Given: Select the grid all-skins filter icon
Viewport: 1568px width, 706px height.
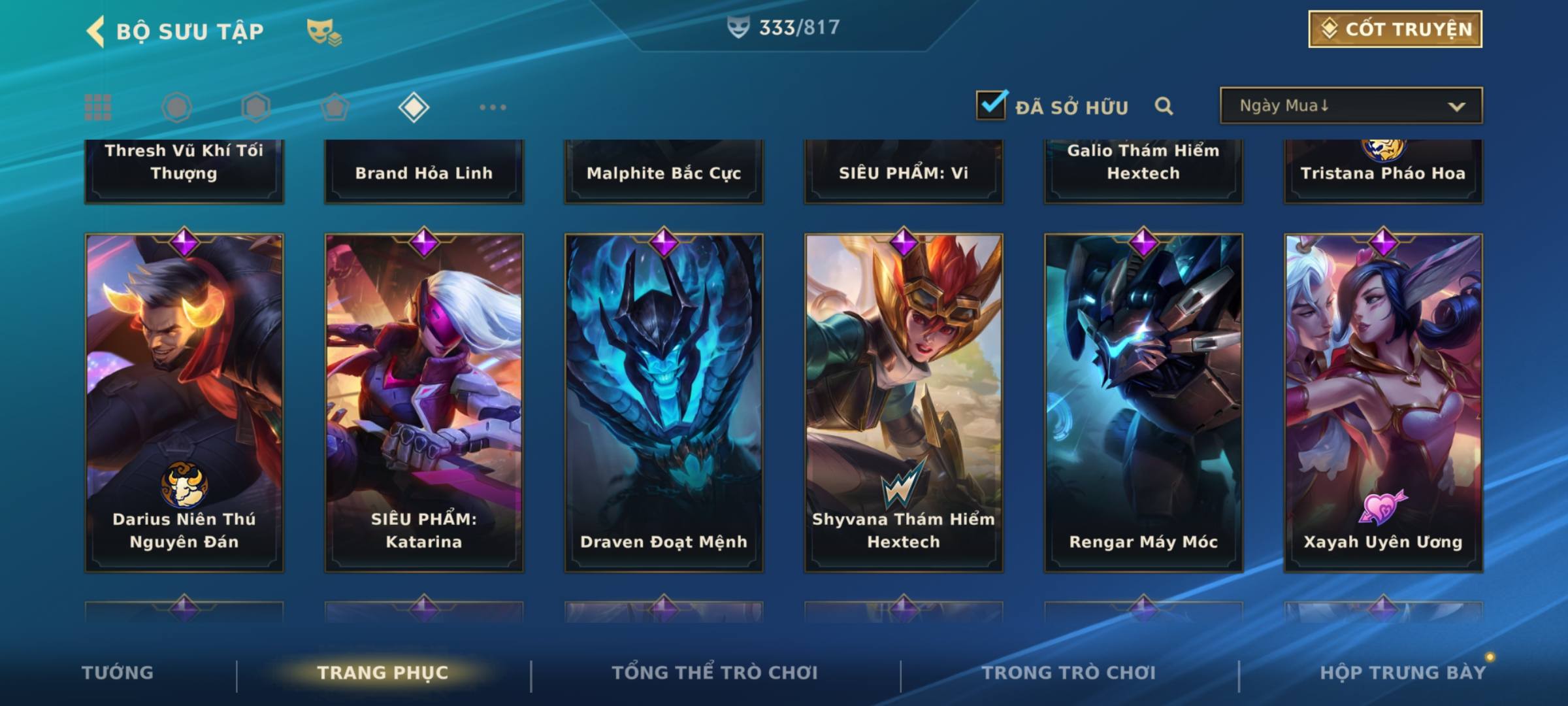Looking at the screenshot, I should (x=98, y=107).
